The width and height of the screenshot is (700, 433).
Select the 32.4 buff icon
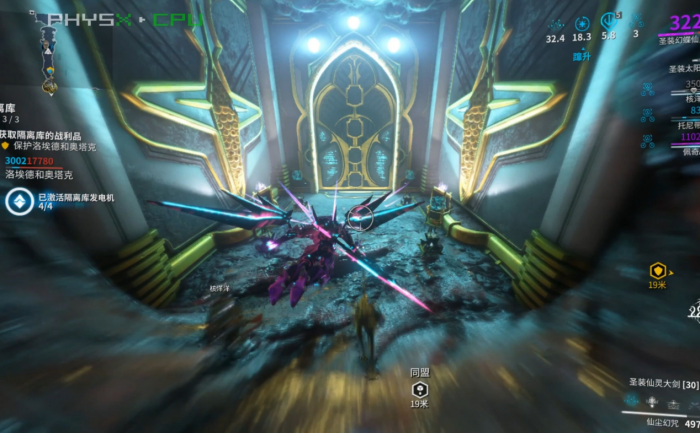[x=555, y=23]
